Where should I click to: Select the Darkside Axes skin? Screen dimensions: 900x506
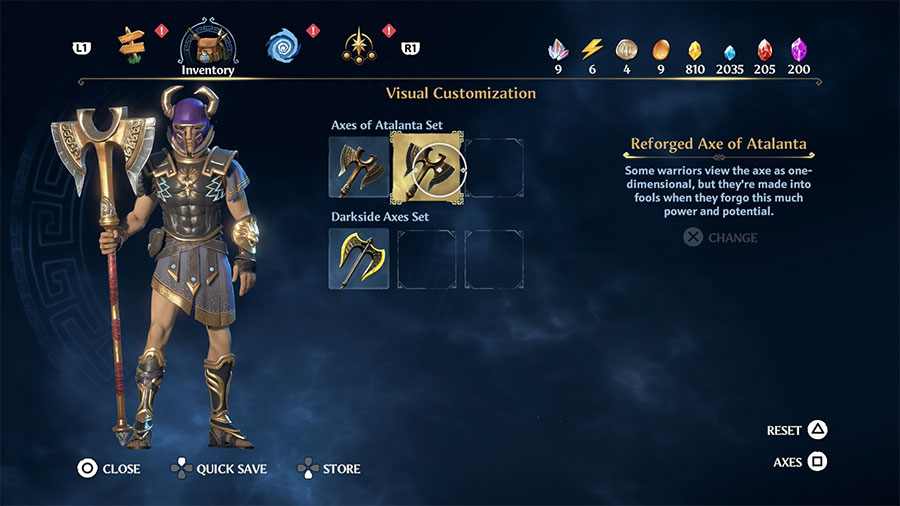click(x=359, y=259)
